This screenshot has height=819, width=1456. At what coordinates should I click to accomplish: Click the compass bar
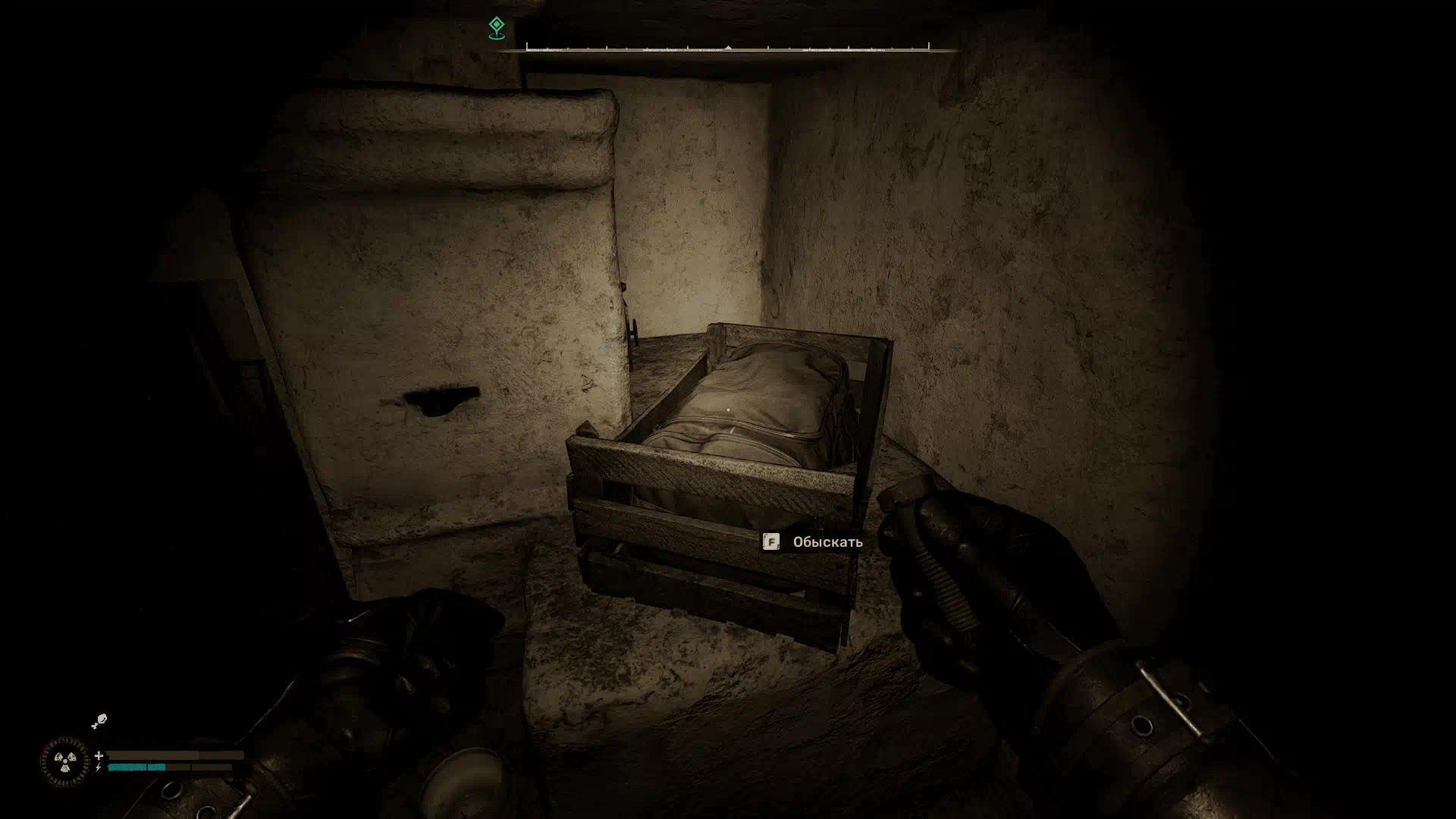click(728, 49)
